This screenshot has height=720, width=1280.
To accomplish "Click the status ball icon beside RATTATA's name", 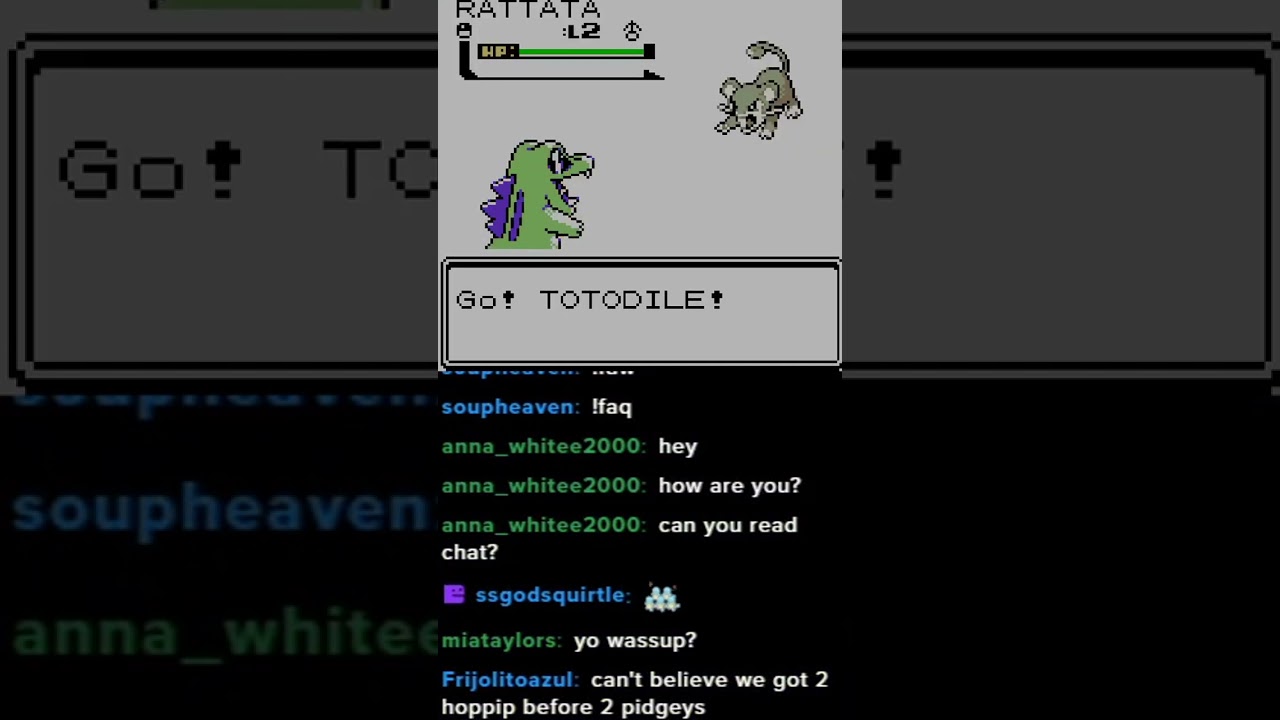I will [463, 31].
